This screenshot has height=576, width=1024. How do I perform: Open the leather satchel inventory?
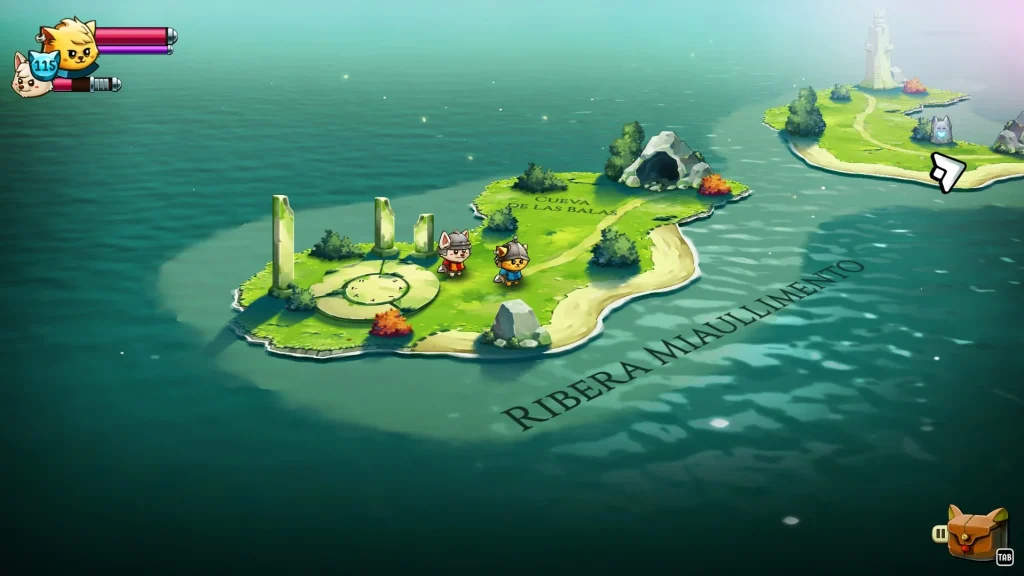[976, 533]
